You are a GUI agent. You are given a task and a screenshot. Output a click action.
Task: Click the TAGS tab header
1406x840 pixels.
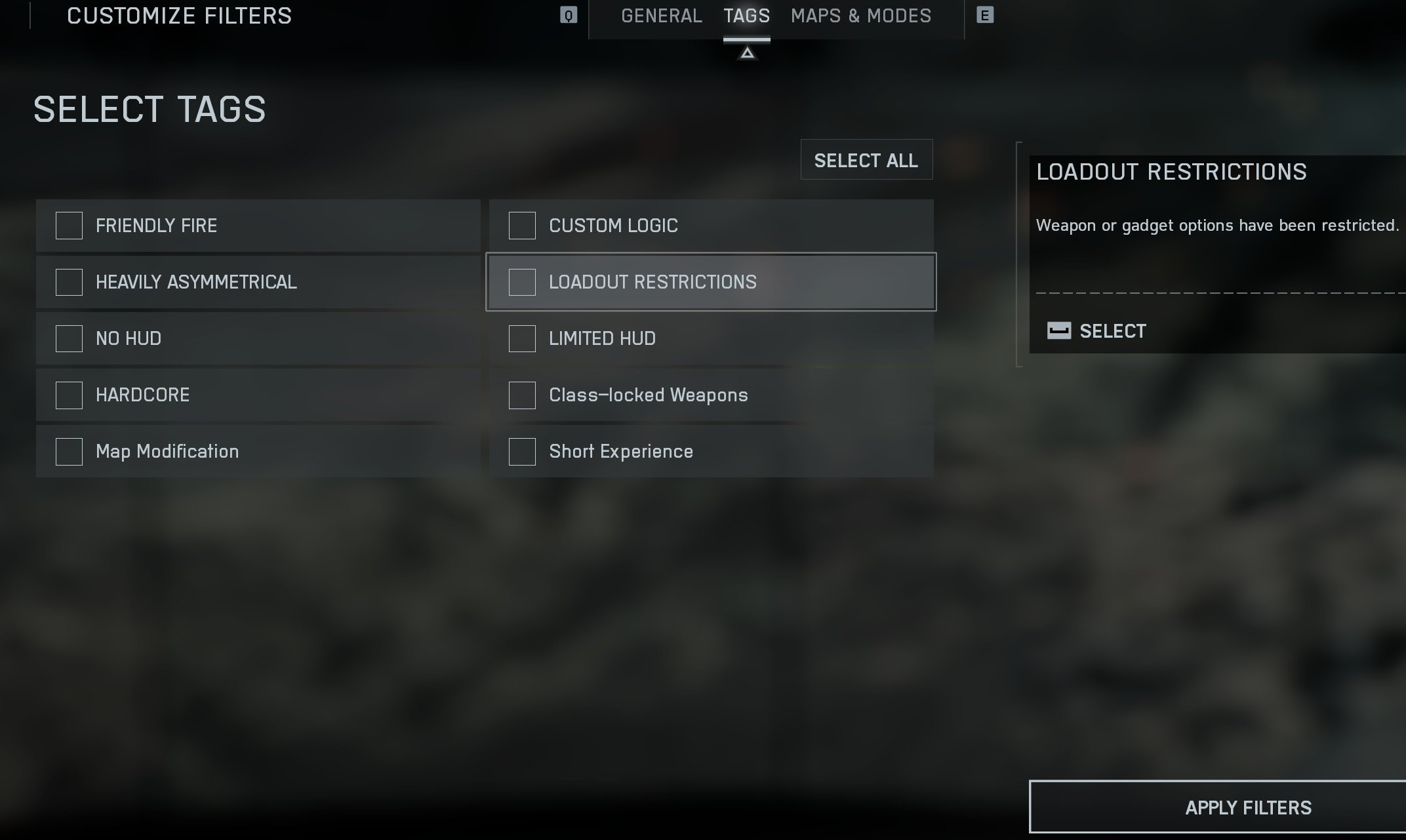point(746,16)
